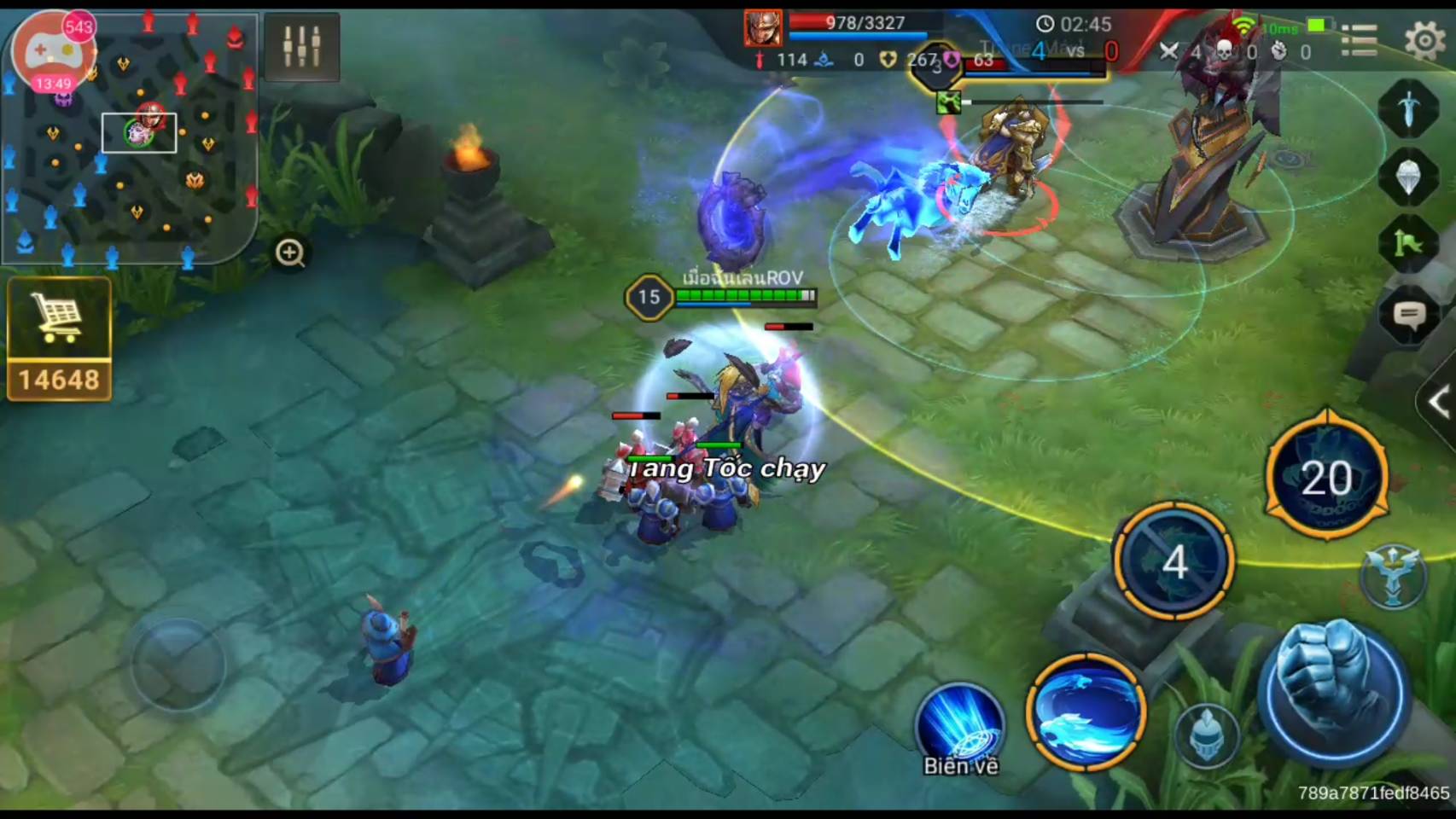
Task: Use the fist basic attack button
Action: tap(1331, 692)
